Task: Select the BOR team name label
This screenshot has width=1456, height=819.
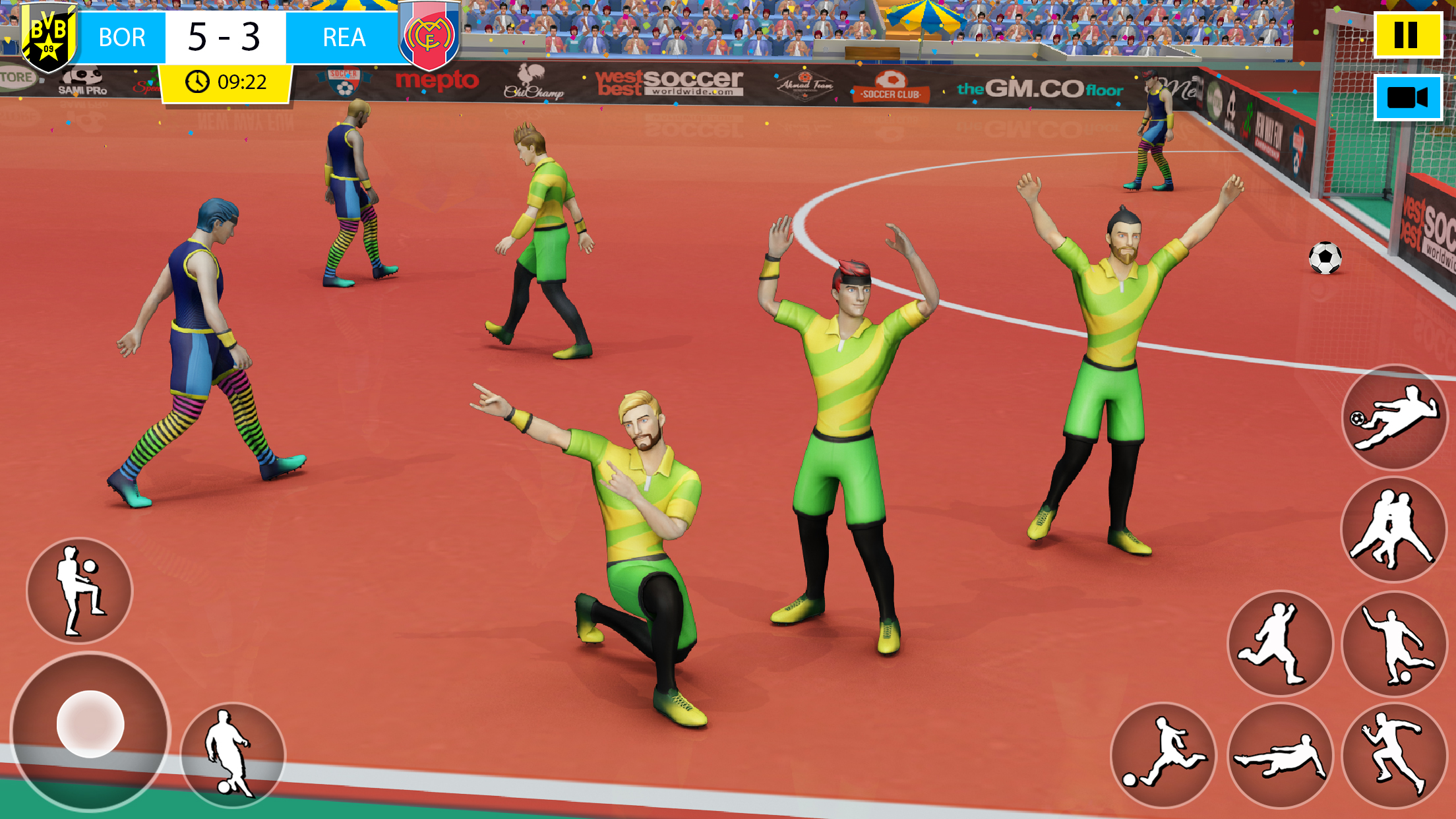Action: [122, 38]
